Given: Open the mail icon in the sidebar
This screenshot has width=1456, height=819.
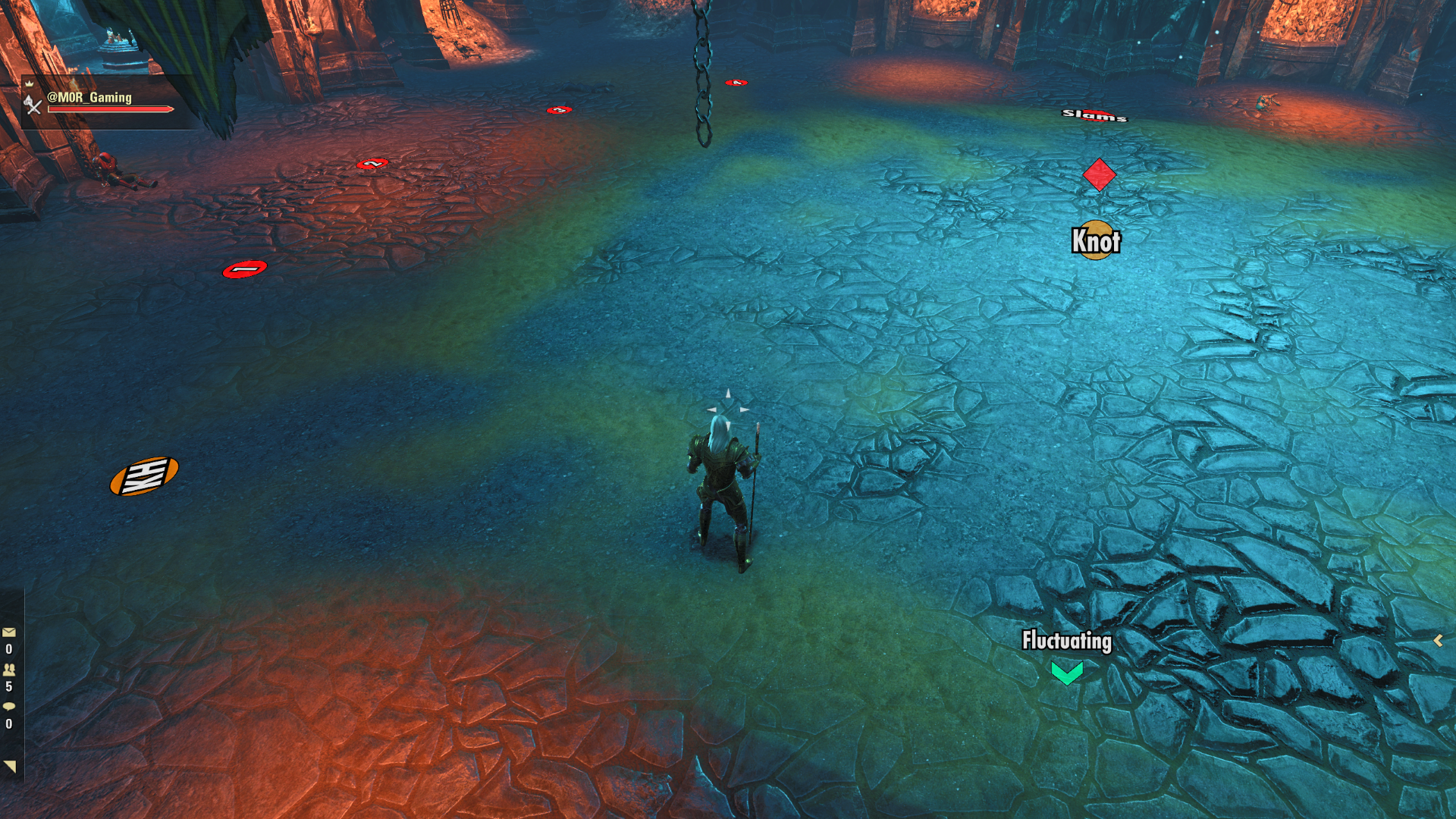Looking at the screenshot, I should tap(9, 632).
